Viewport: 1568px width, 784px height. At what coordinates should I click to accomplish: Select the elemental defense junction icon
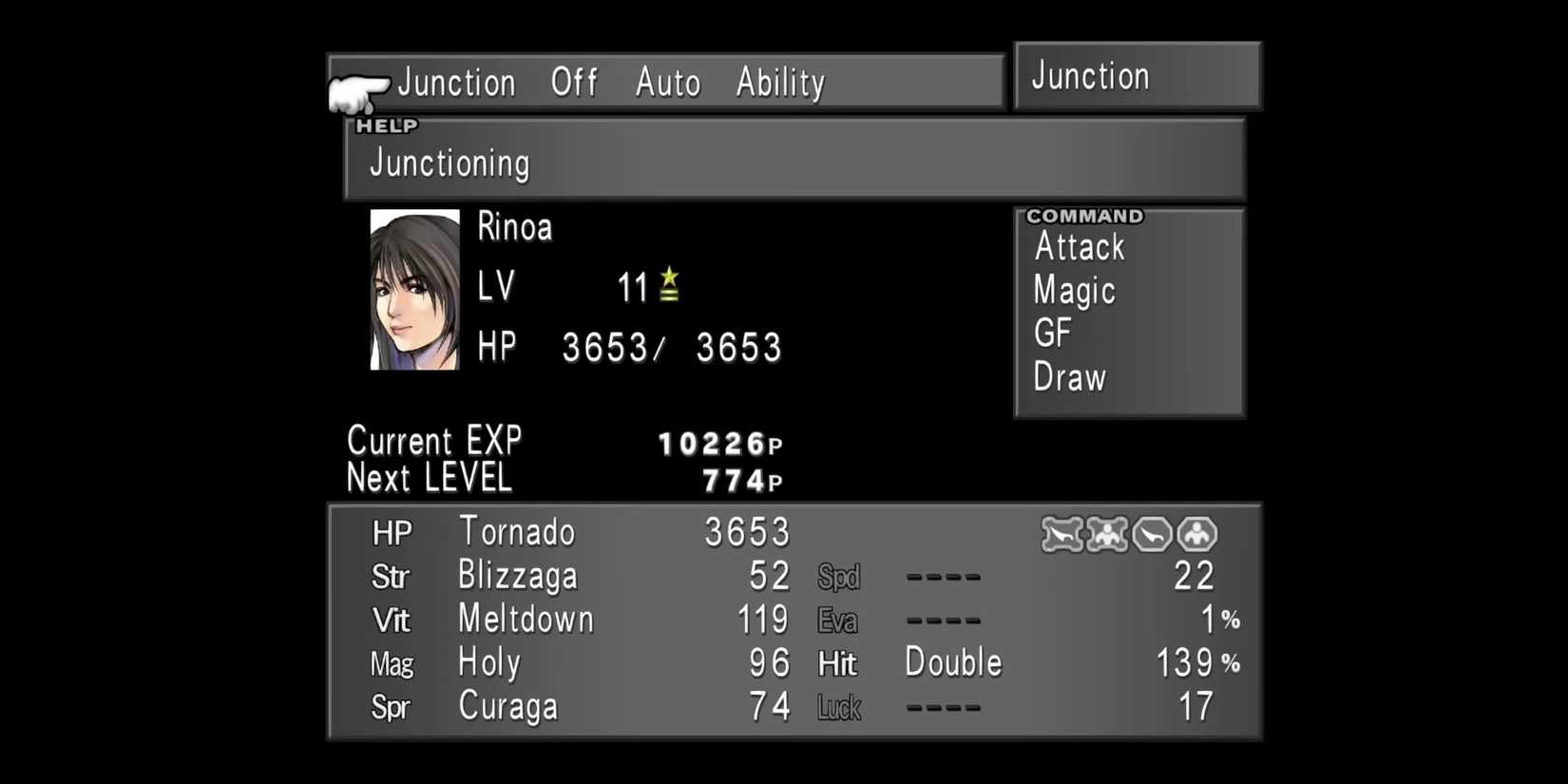1150,534
